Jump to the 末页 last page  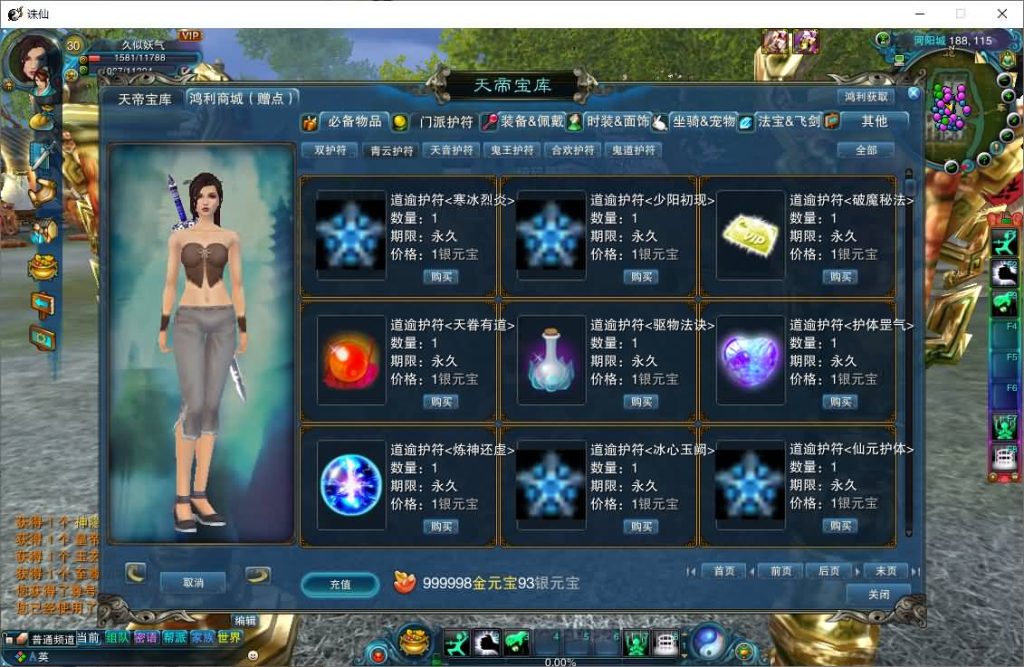pos(885,571)
